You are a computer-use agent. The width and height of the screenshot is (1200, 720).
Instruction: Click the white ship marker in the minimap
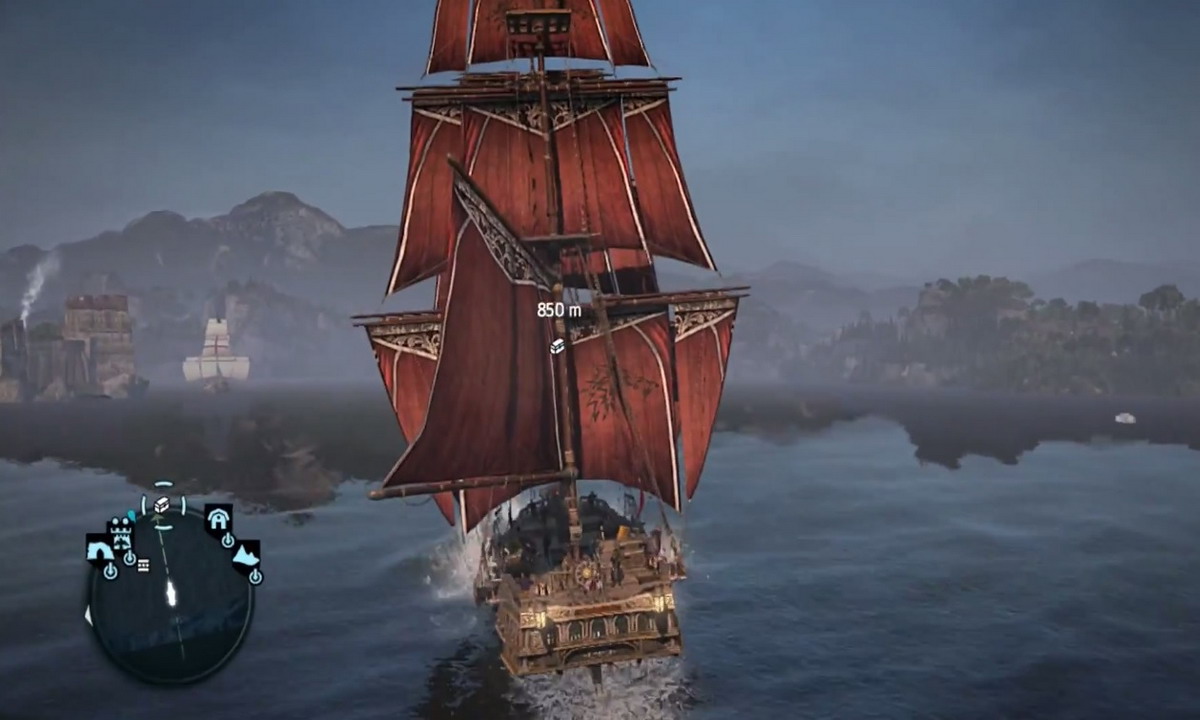(171, 594)
